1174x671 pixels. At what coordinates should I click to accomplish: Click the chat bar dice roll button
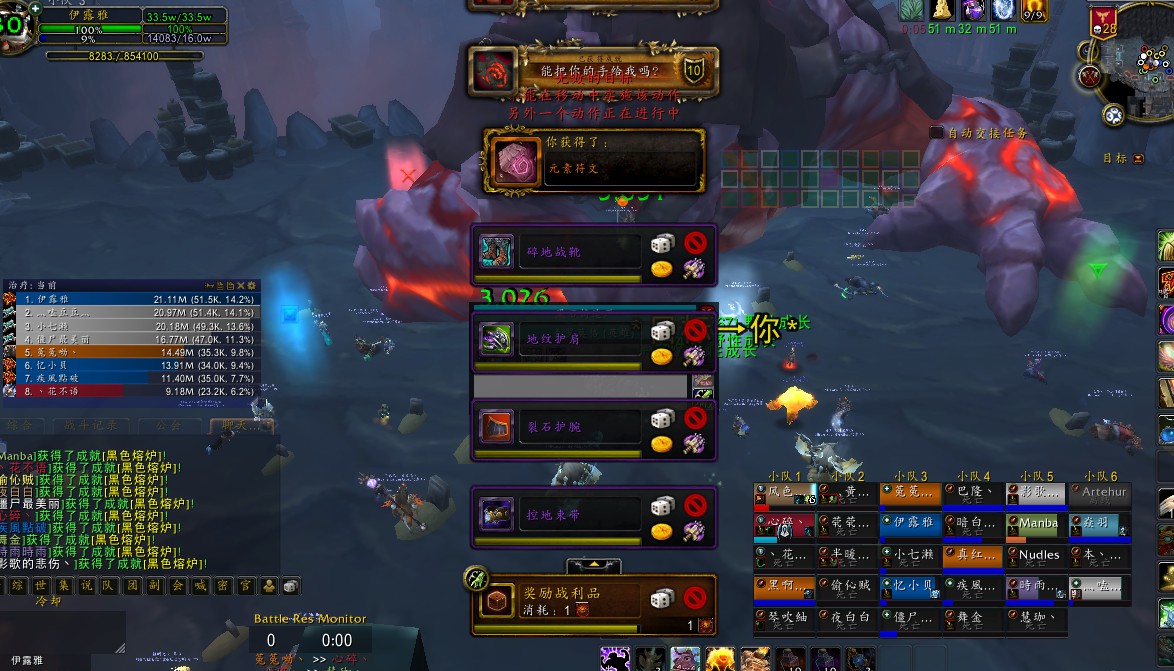(x=290, y=586)
